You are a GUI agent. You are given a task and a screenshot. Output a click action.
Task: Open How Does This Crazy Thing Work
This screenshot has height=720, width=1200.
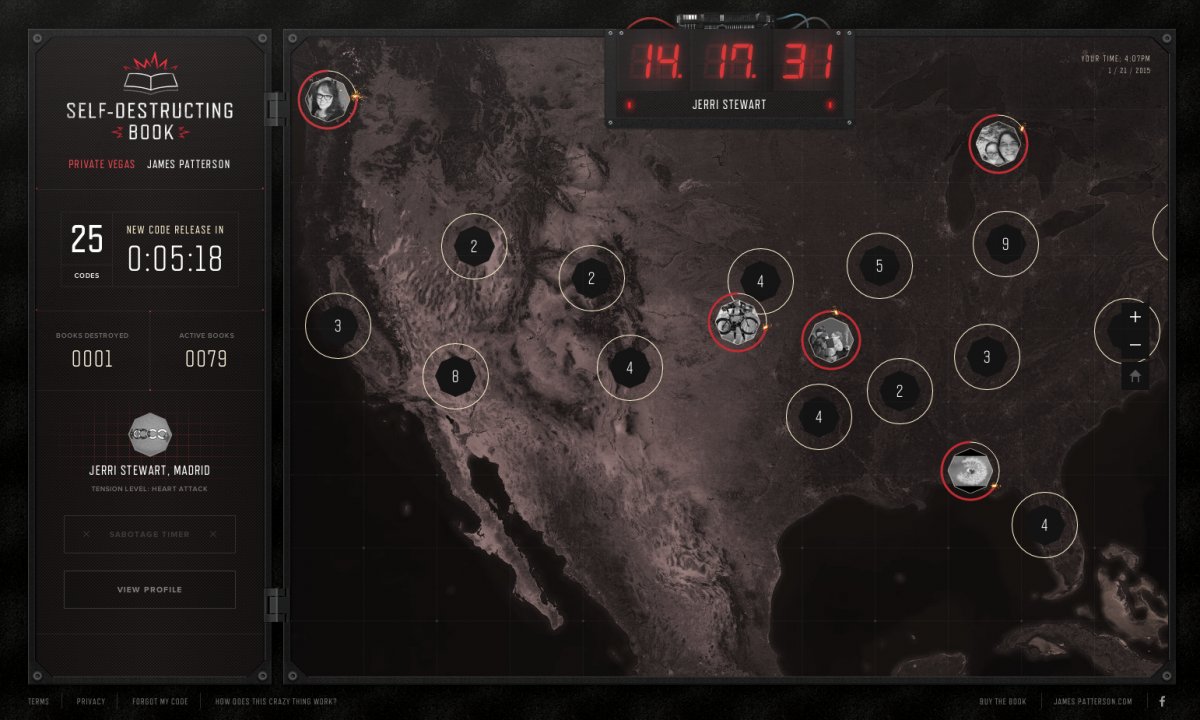click(x=276, y=702)
